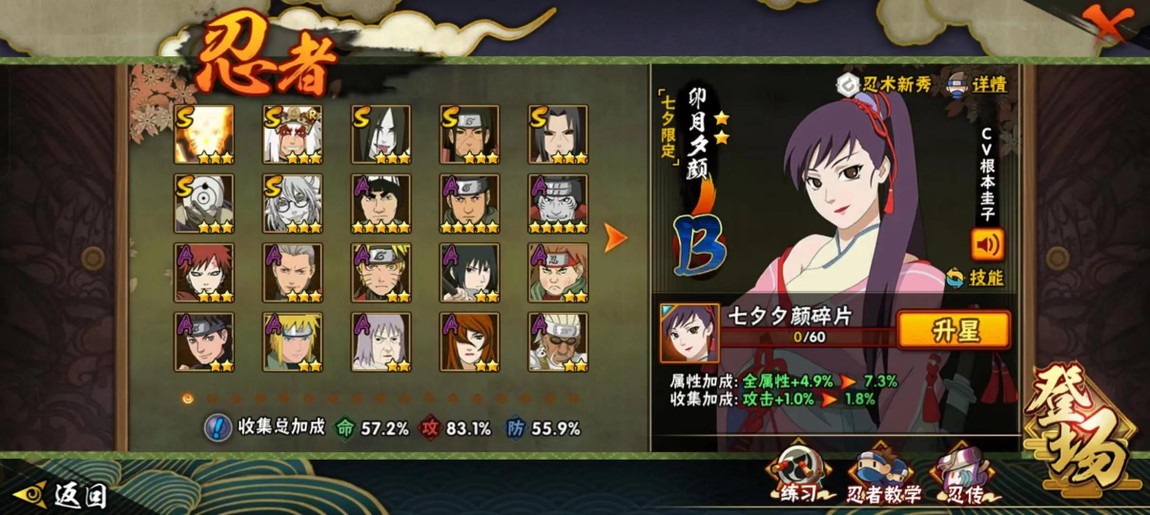Select the Orochimaru S-rank portrait

381,134
